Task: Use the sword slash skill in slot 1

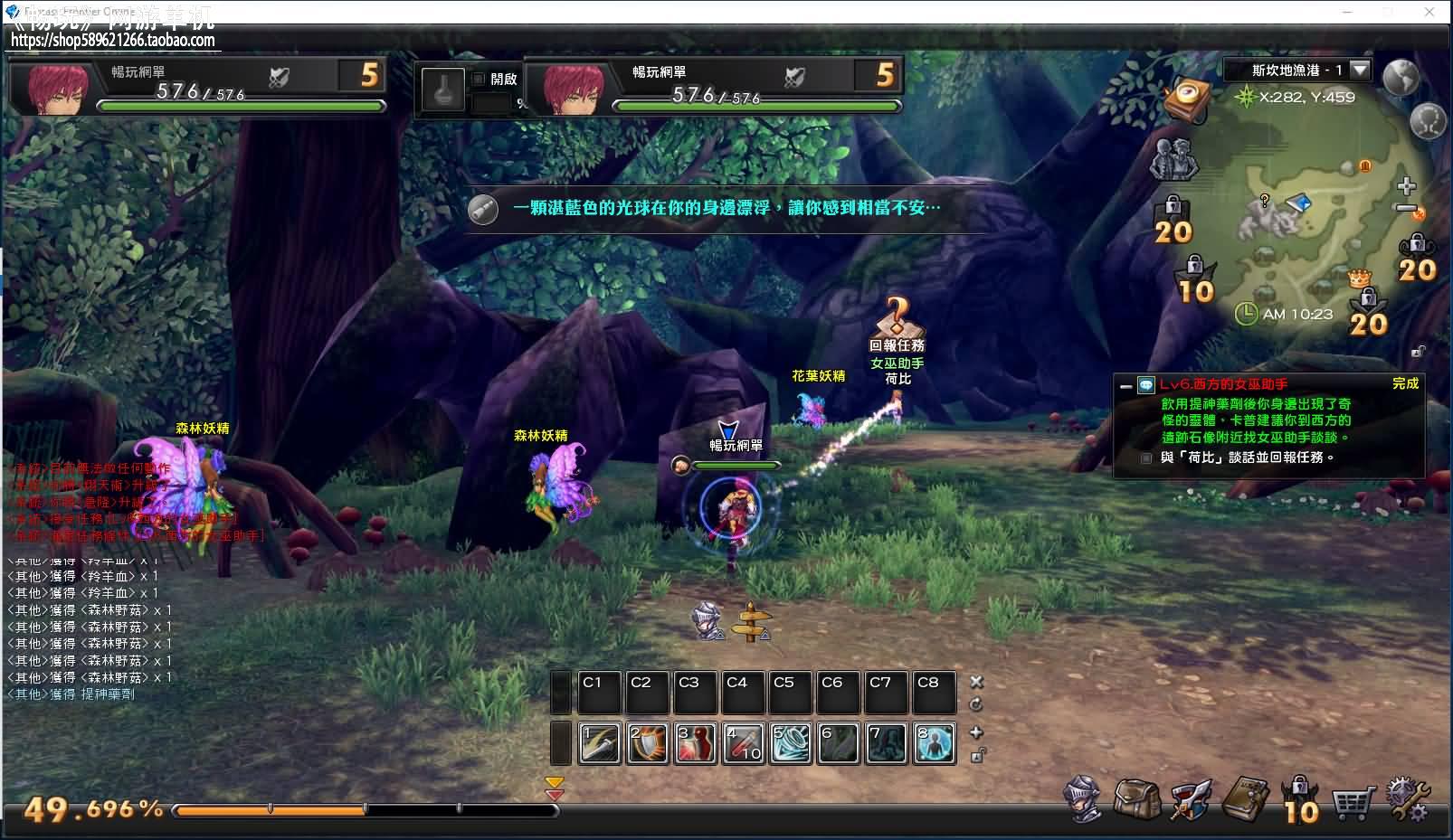Action: 599,743
